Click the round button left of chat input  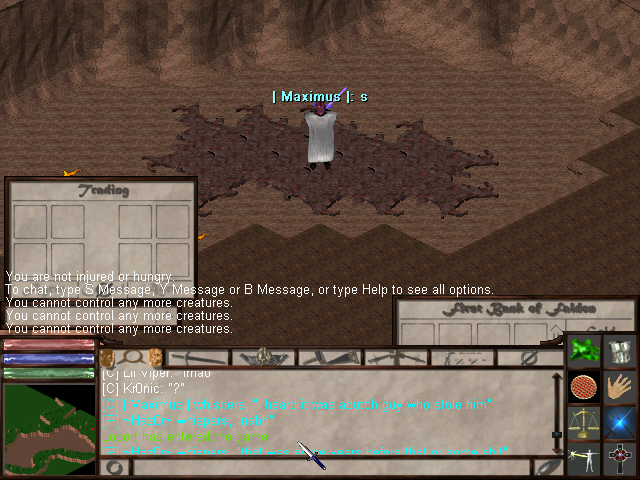tap(116, 467)
